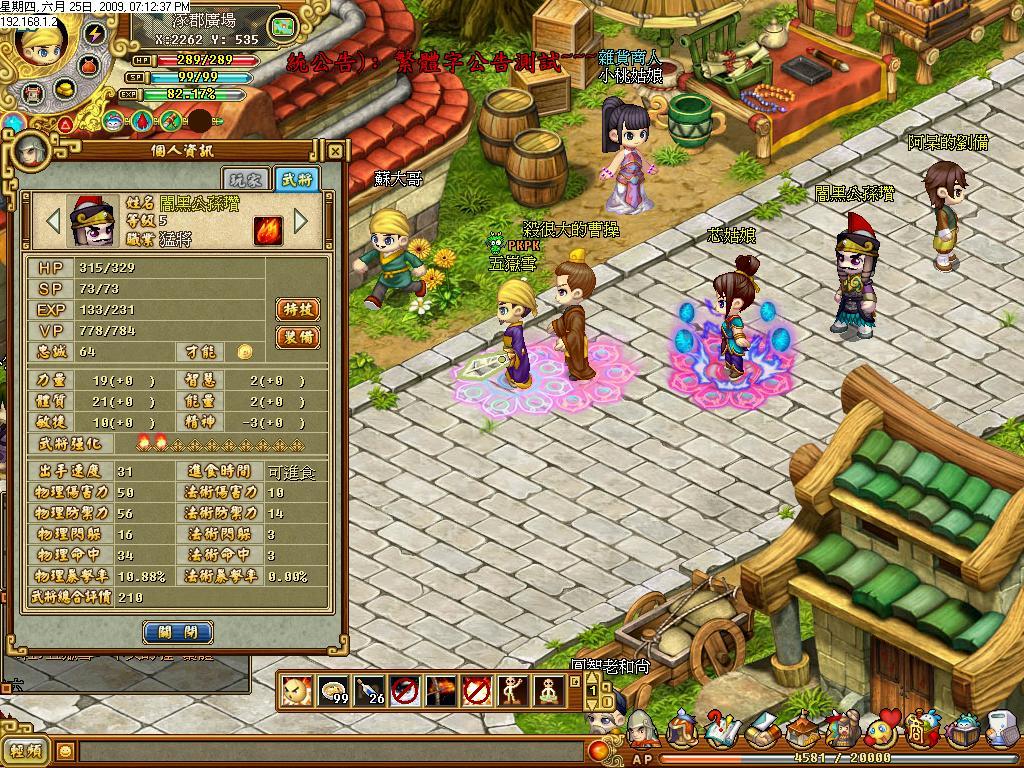Use the hotbar item with 99 count
Screen dimensions: 1024x768
pyautogui.click(x=332, y=690)
